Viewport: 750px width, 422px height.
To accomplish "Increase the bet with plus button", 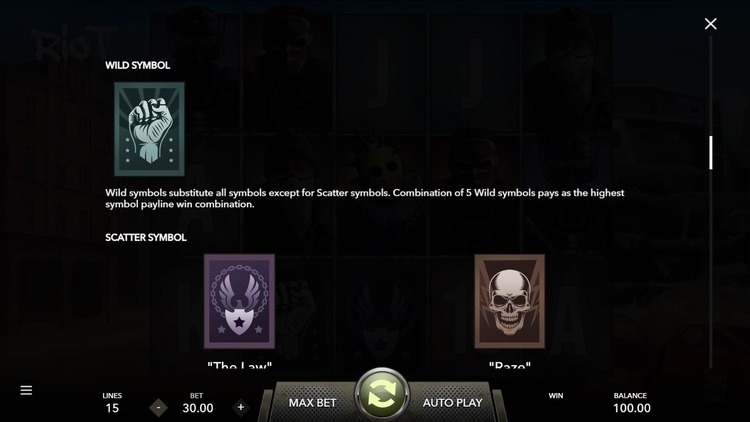I will point(240,407).
